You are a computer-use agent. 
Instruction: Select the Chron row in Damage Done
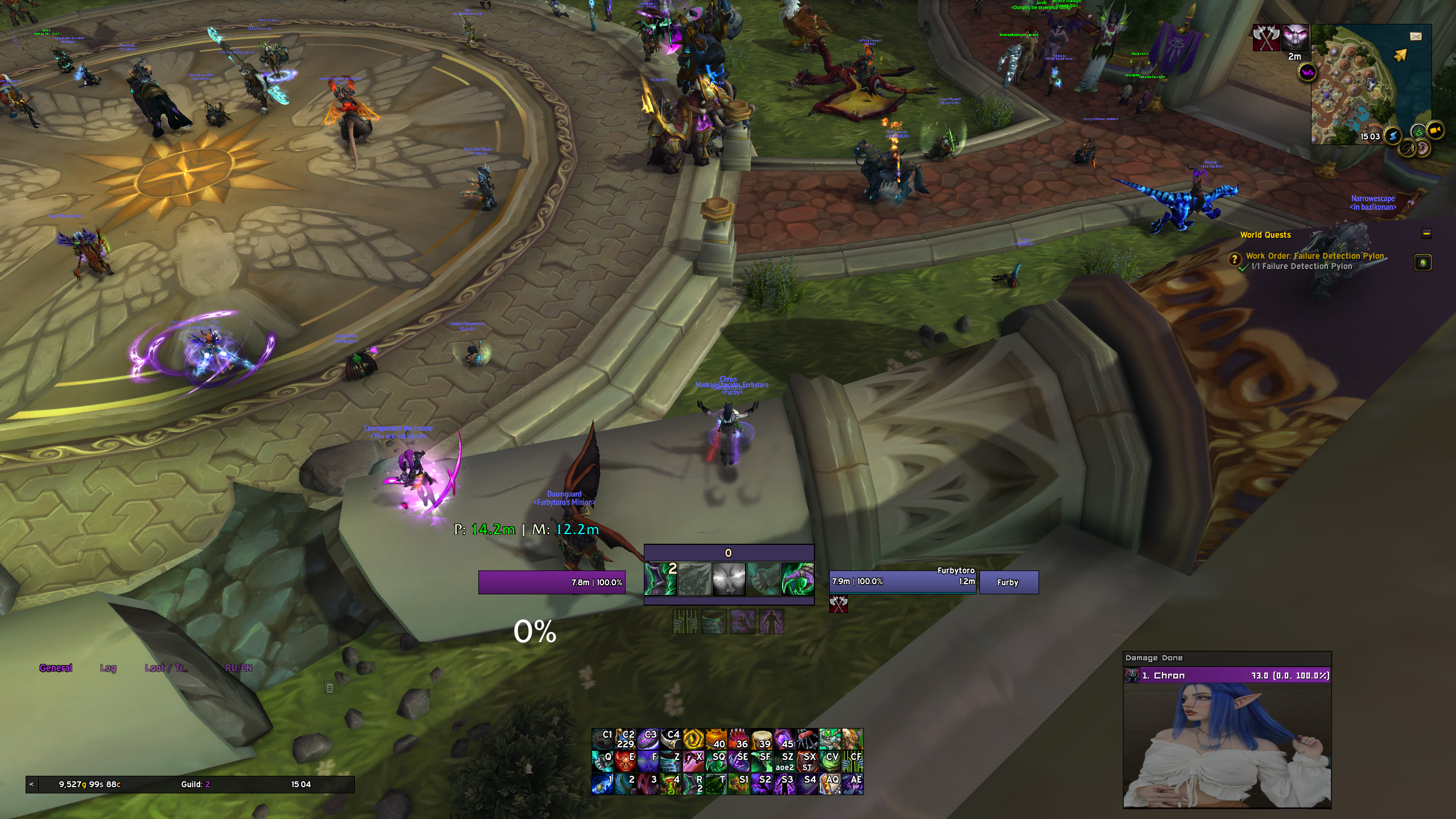1227,676
